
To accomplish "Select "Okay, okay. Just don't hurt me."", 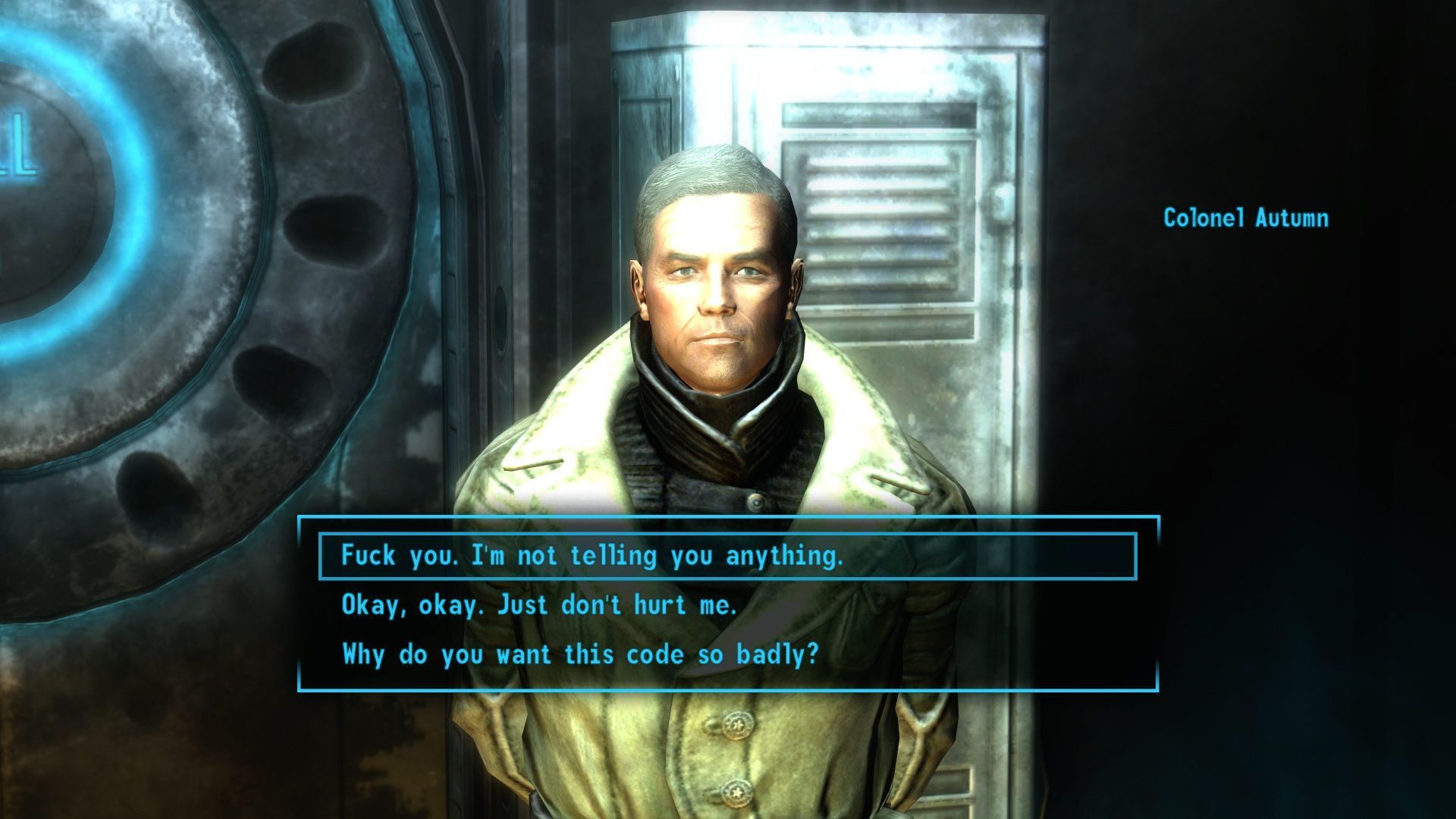I will pyautogui.click(x=539, y=605).
